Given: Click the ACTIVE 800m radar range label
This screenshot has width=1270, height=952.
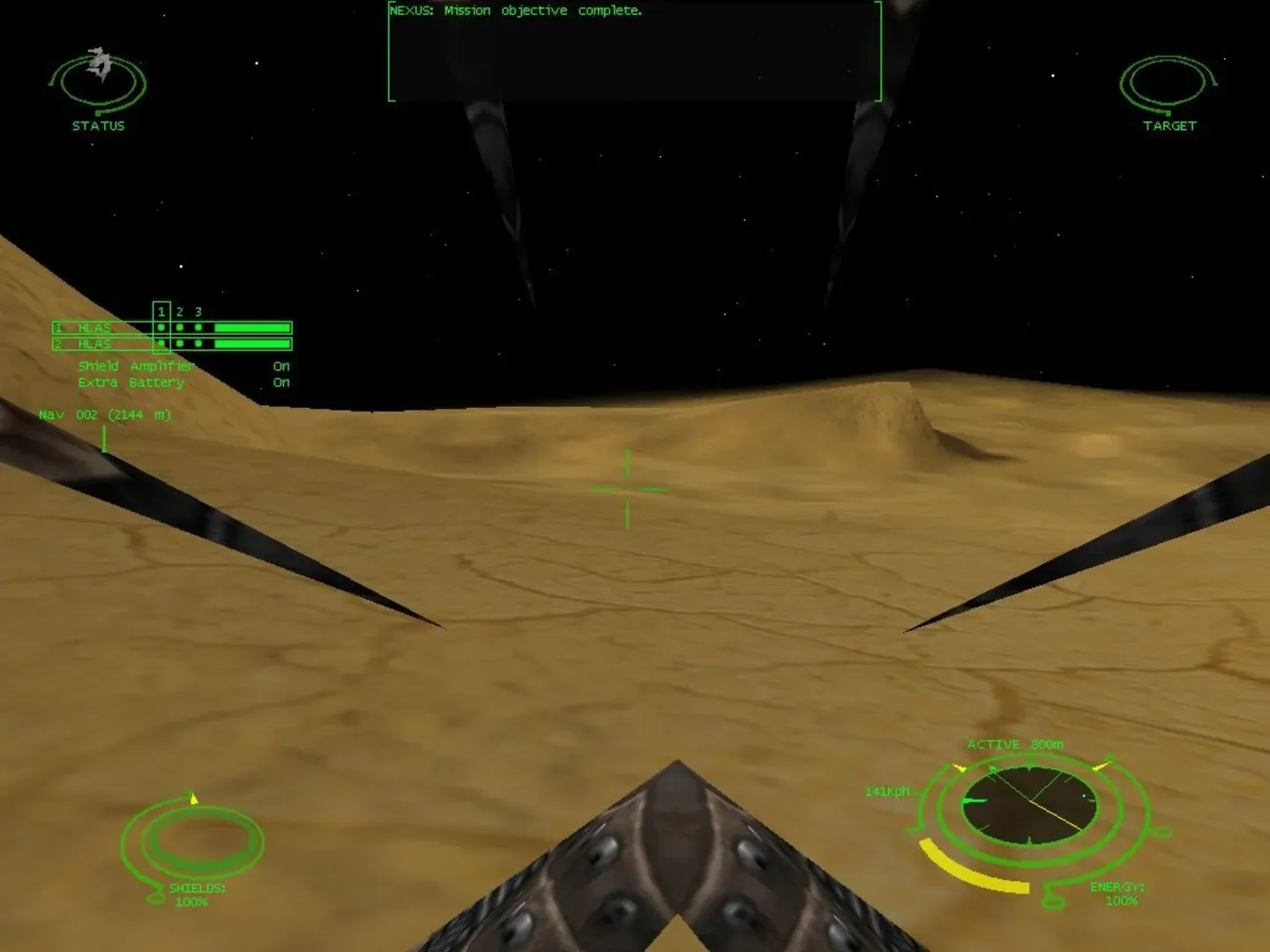Looking at the screenshot, I should click(1015, 743).
